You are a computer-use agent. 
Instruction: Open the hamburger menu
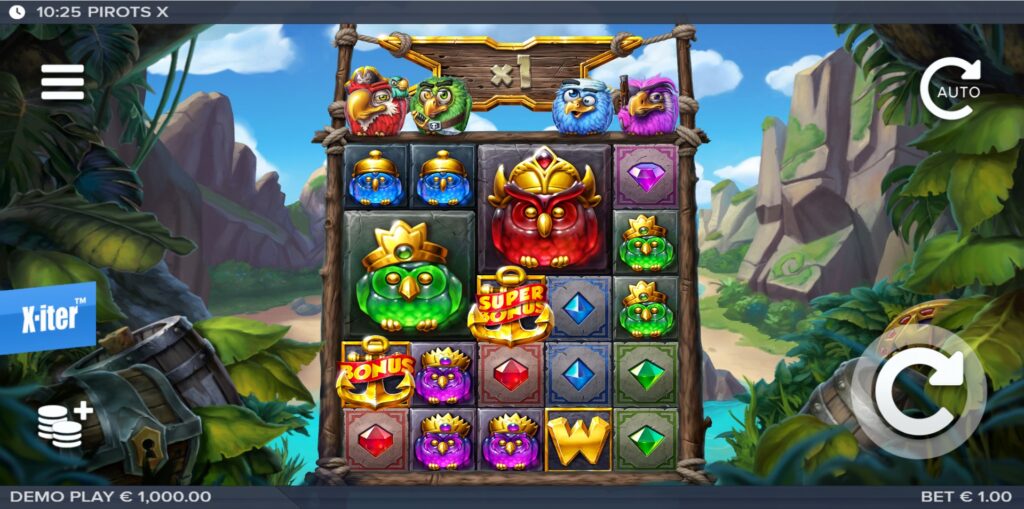pos(62,82)
